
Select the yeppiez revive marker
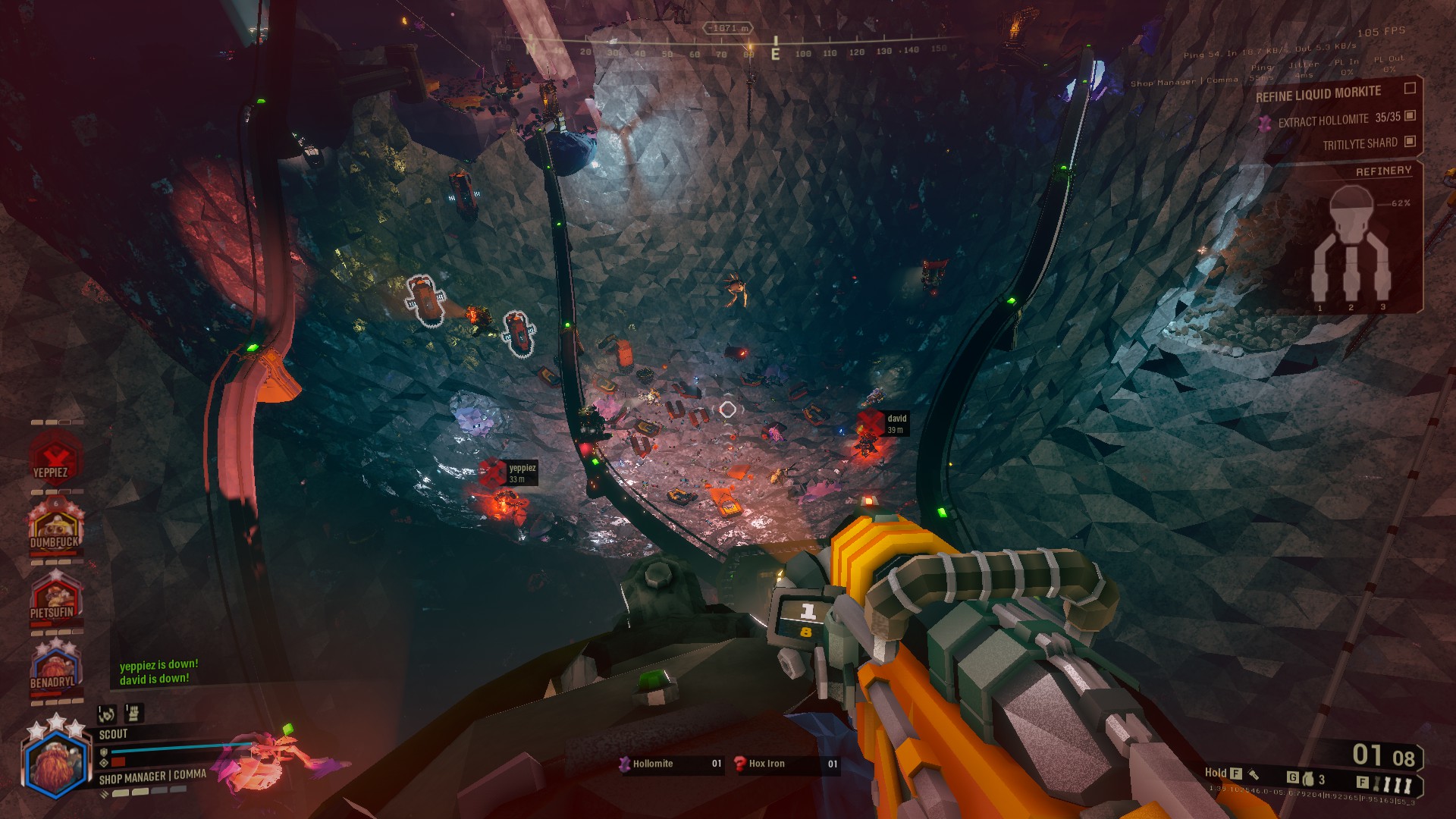(494, 472)
